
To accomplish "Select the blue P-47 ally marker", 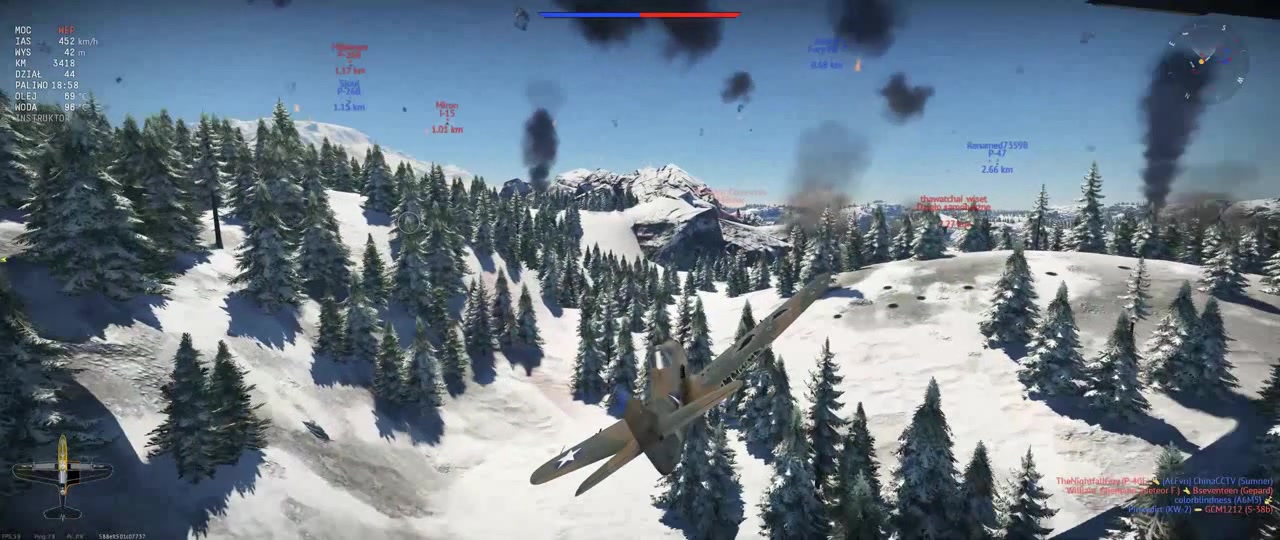I will click(997, 157).
